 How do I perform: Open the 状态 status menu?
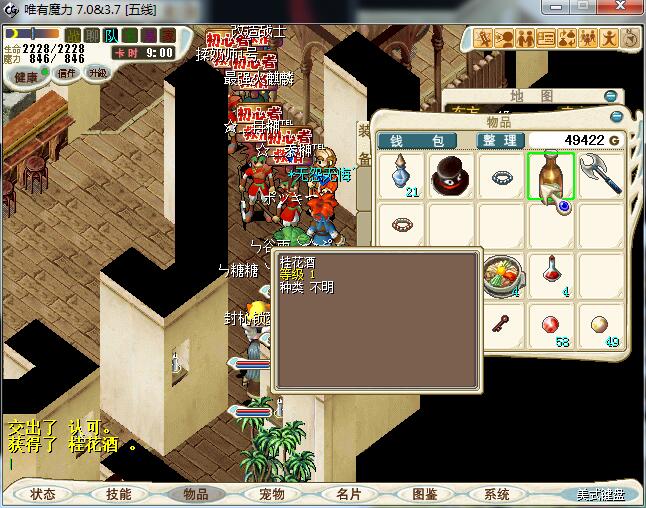(43, 494)
